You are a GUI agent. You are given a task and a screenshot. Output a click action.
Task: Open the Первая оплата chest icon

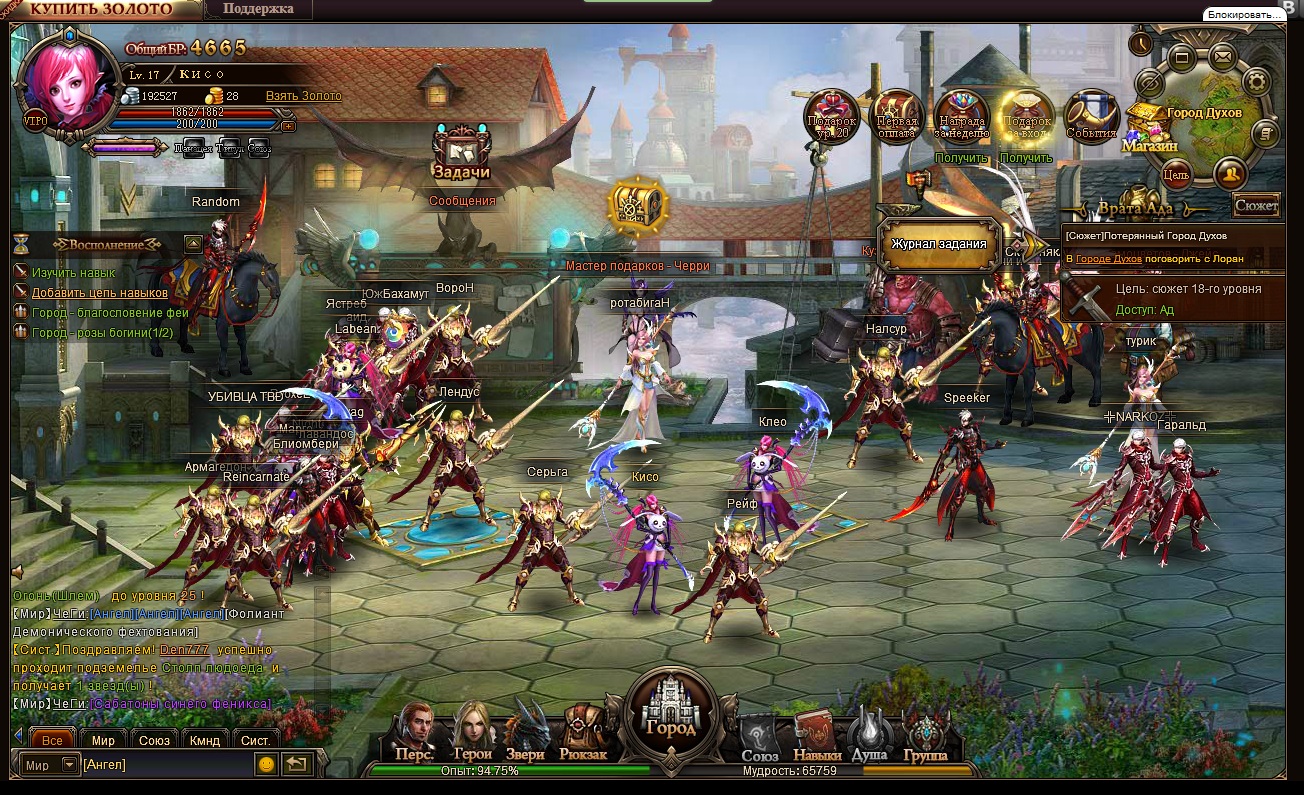pyautogui.click(x=896, y=116)
